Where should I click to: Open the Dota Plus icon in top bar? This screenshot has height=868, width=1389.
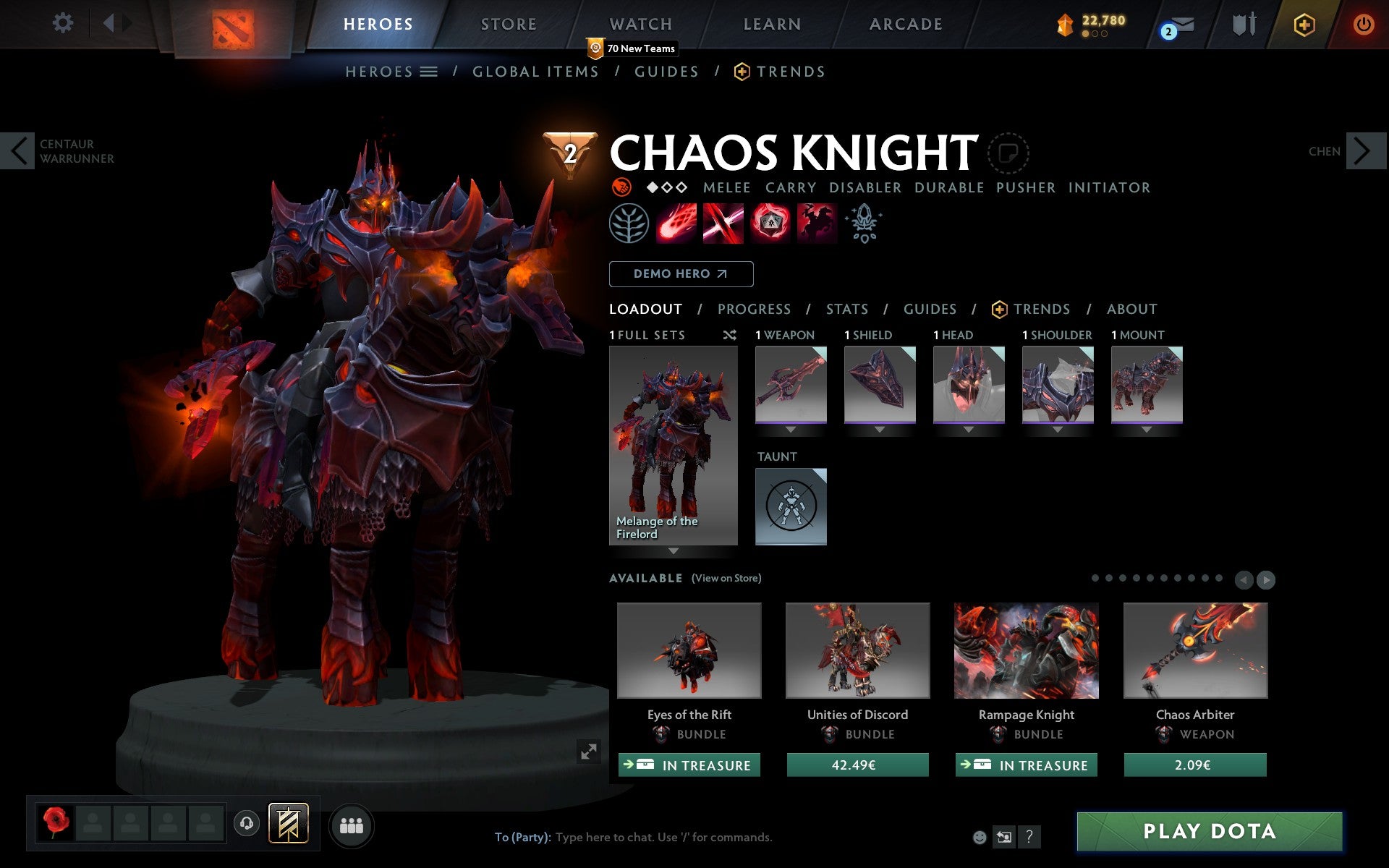[1304, 23]
